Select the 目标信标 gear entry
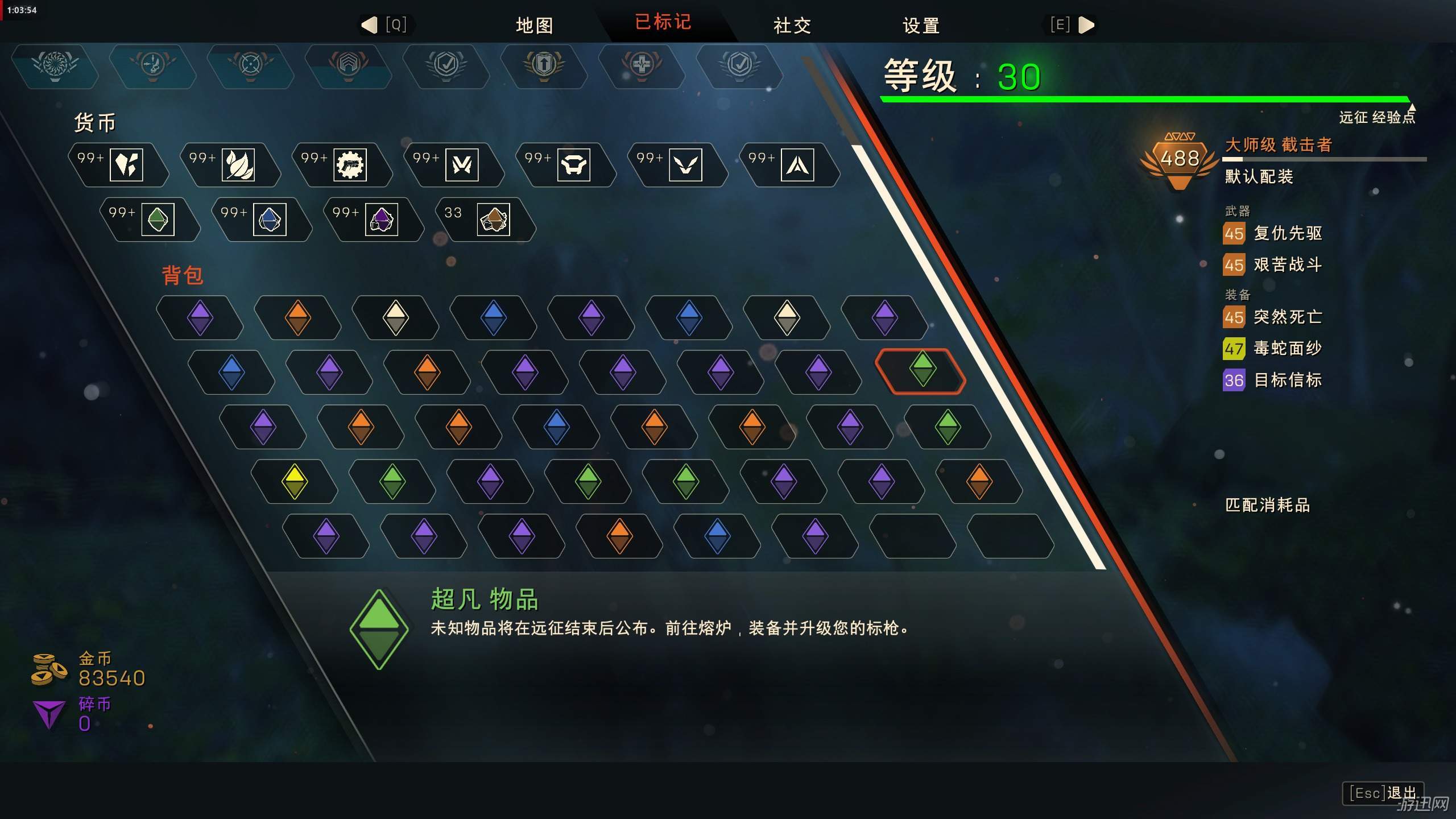1456x819 pixels. (x=1287, y=380)
